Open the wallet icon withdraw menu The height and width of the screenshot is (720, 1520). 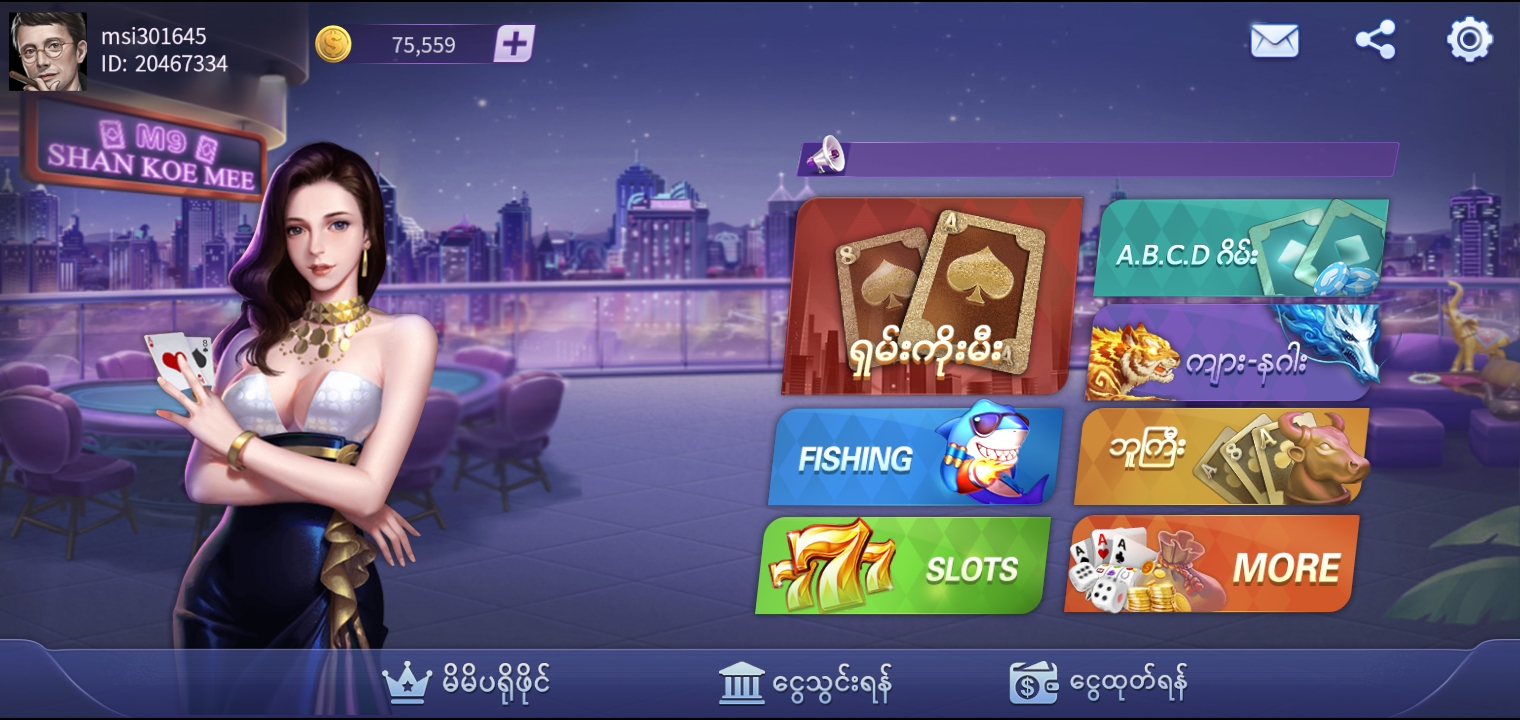pyautogui.click(x=1098, y=683)
